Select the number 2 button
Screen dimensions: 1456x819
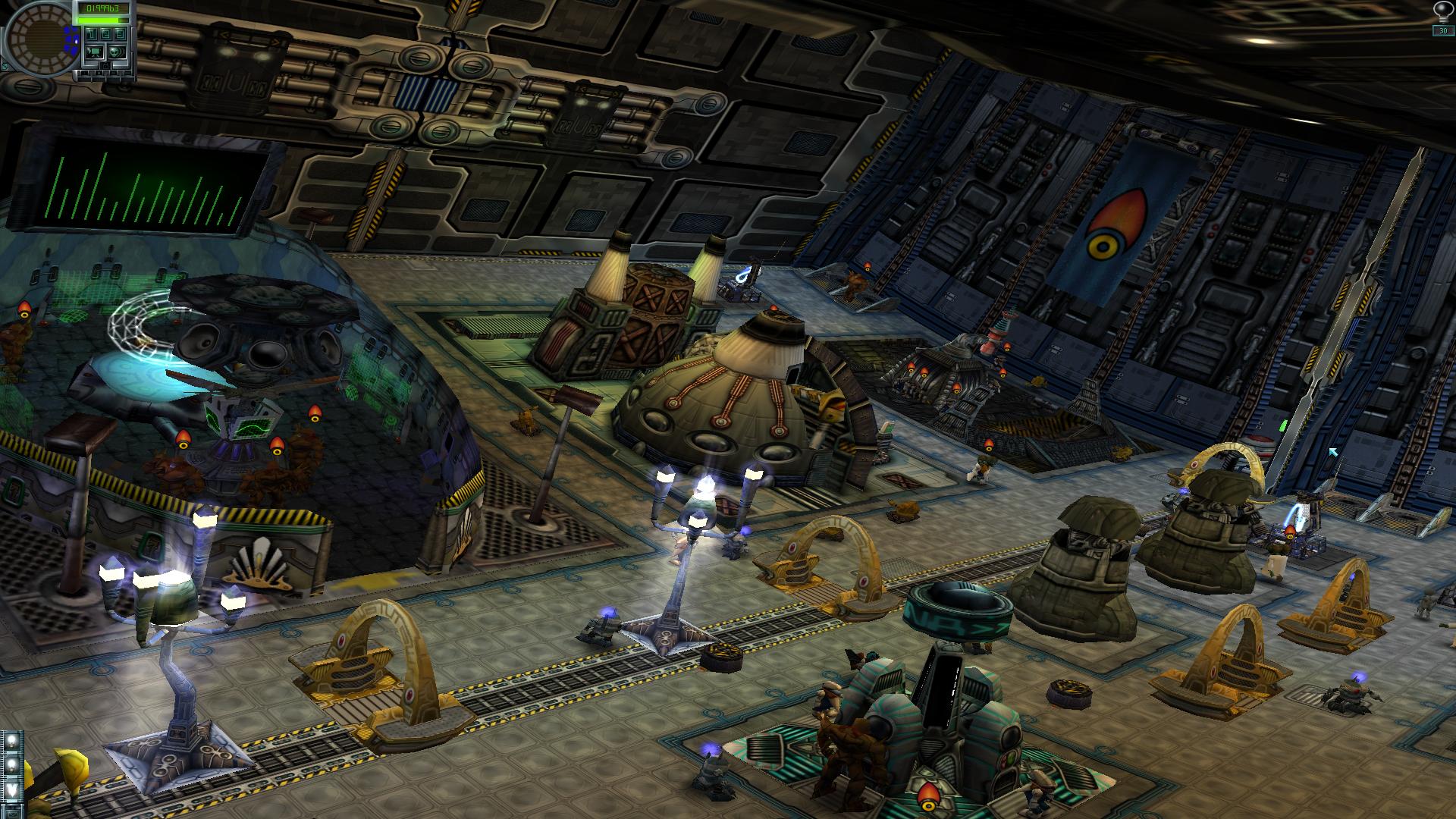pos(105,34)
